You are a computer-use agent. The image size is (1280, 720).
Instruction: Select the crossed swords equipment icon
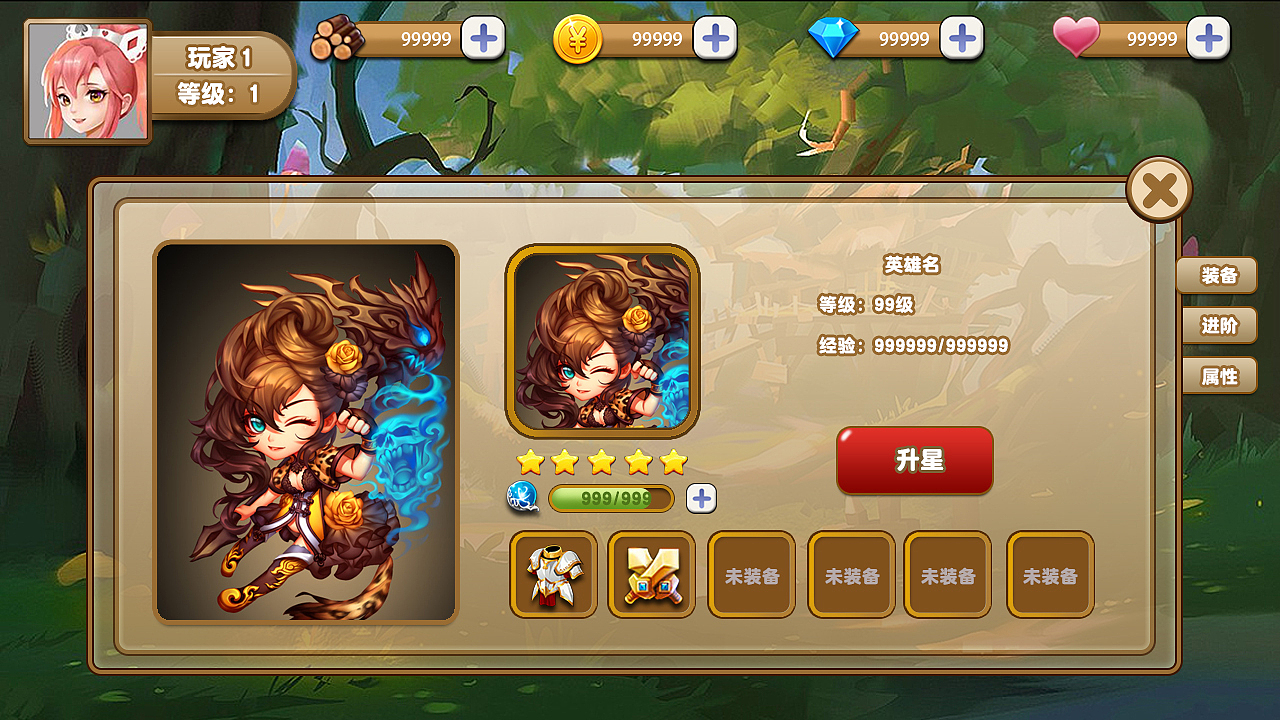652,575
